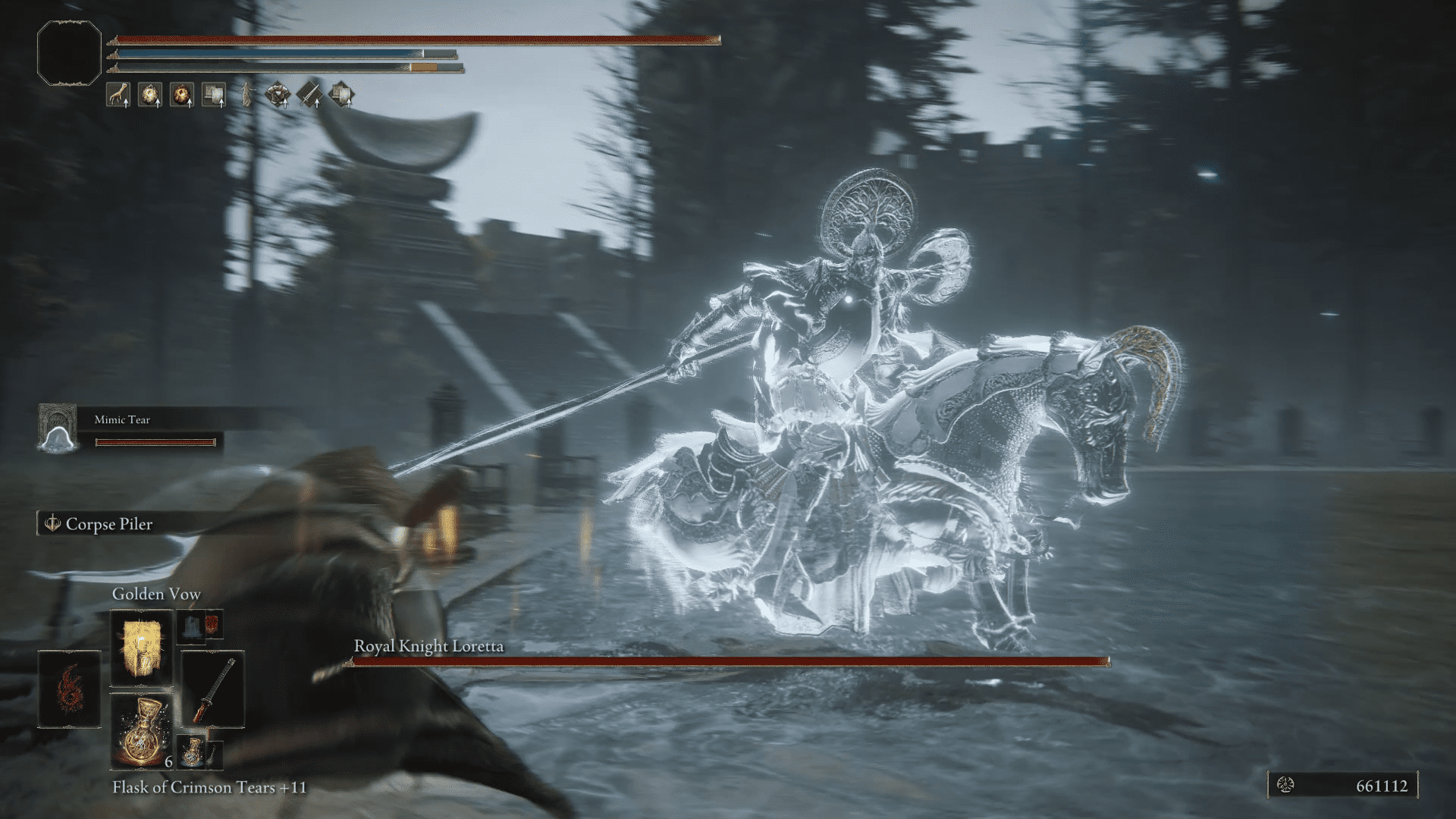The height and width of the screenshot is (819, 1456).
Task: Click the parchment buff icon in status row
Action: point(213,95)
